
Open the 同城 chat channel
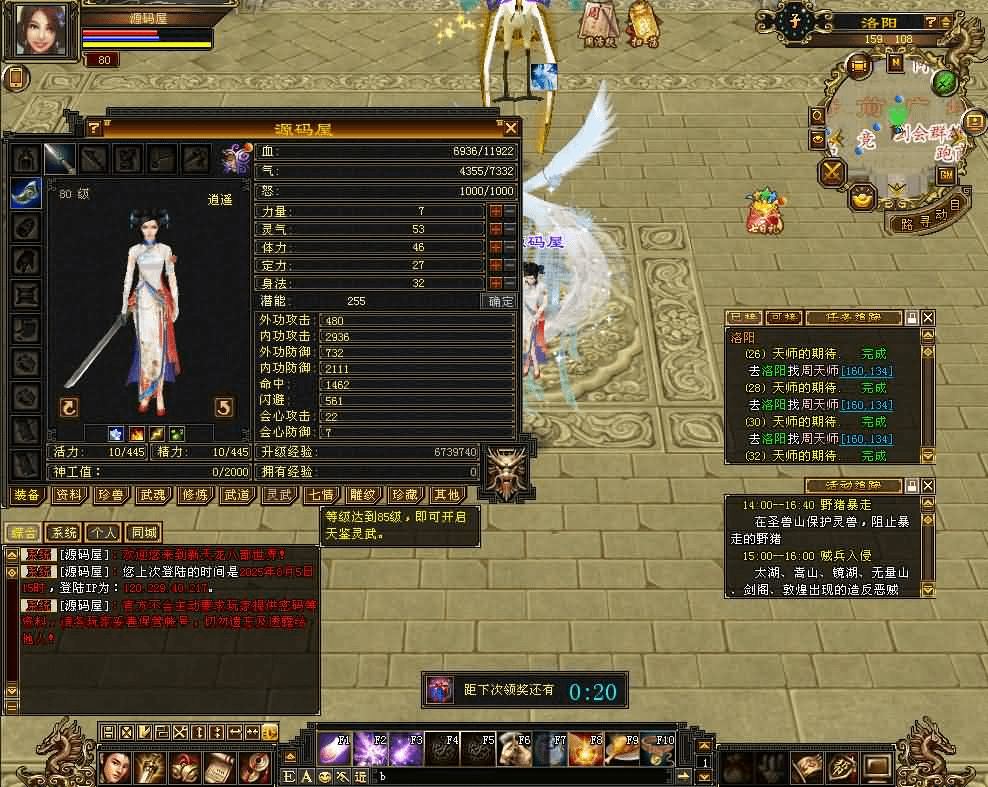[145, 533]
